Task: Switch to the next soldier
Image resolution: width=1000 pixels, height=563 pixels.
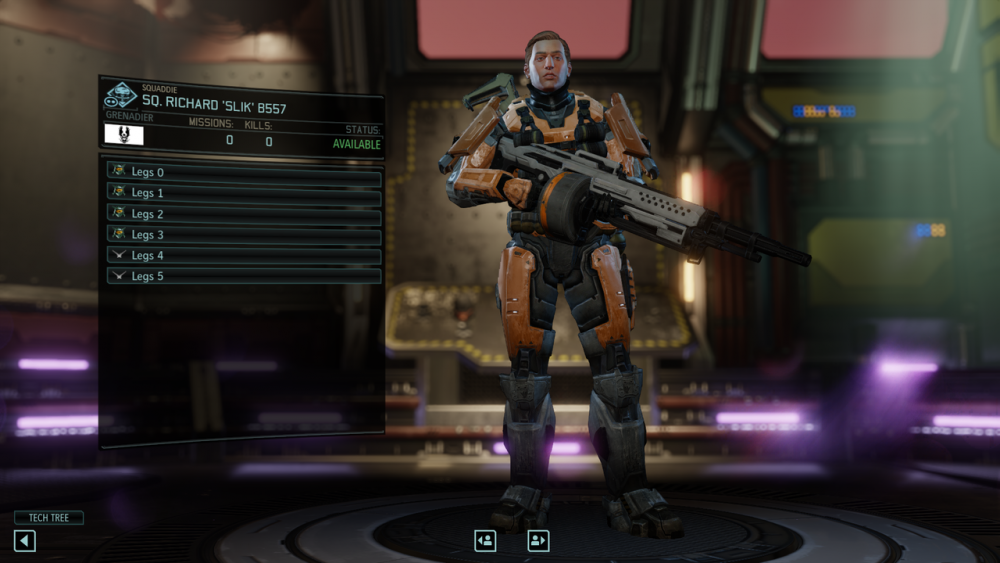Action: coord(538,541)
